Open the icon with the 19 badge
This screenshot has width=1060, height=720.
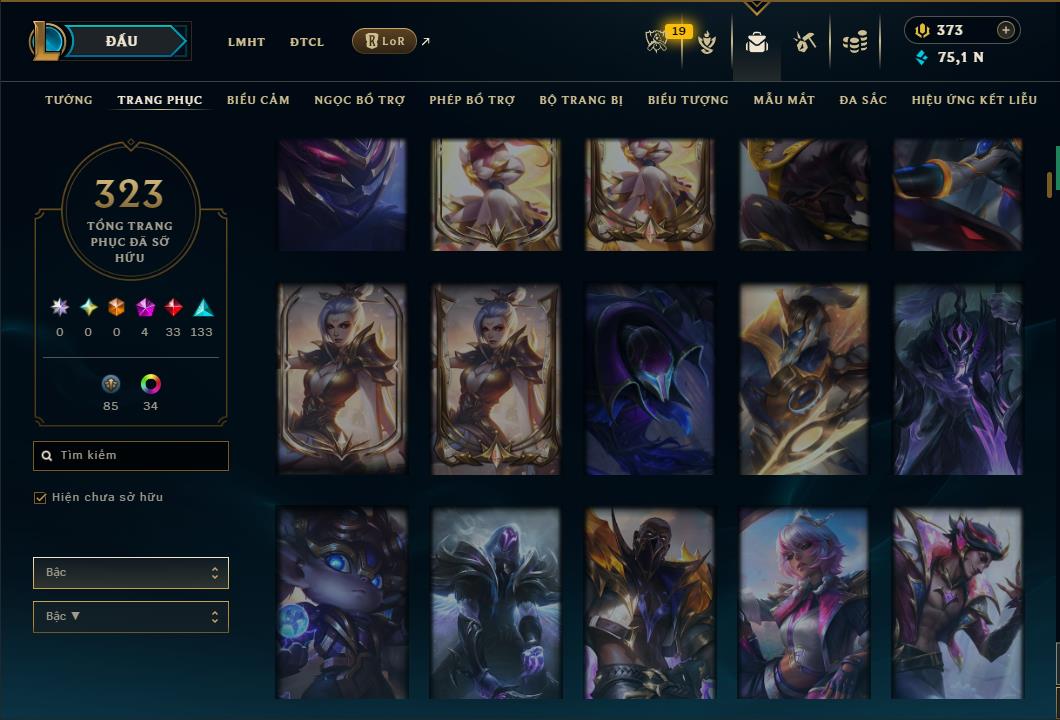658,41
